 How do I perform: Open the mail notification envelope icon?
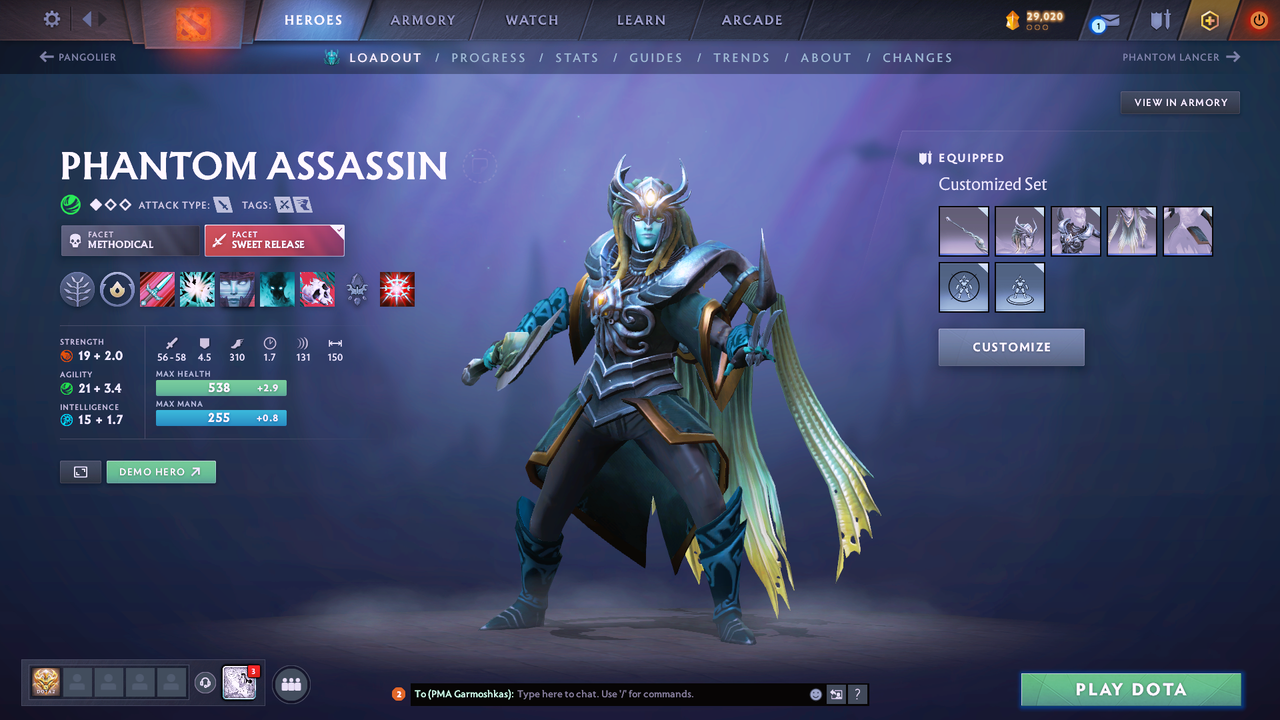click(x=1104, y=20)
